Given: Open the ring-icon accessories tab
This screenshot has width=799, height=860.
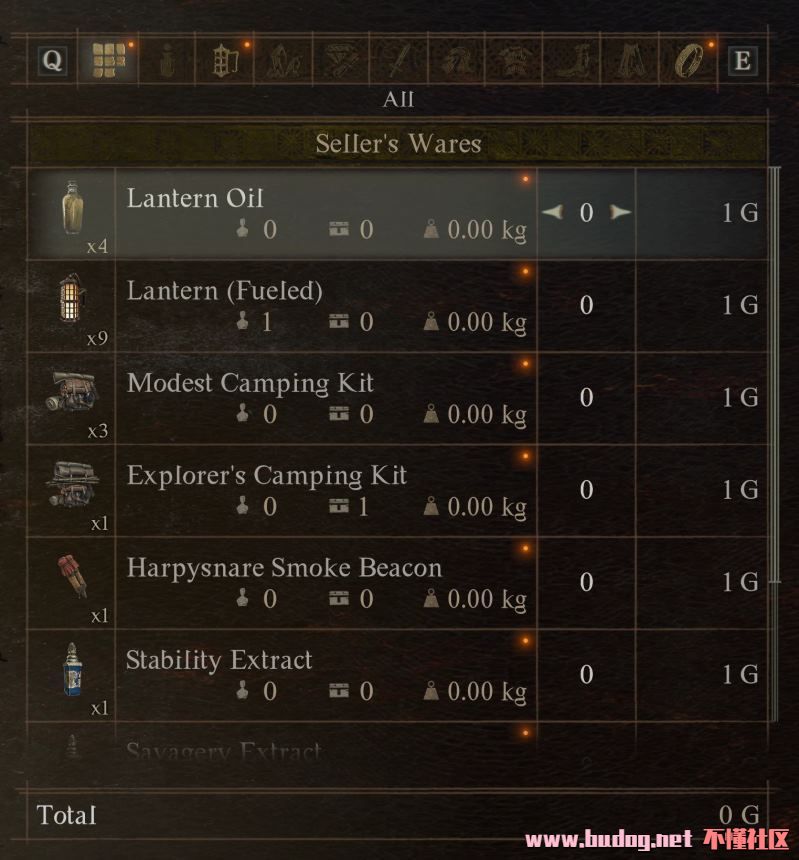Looking at the screenshot, I should point(688,61).
